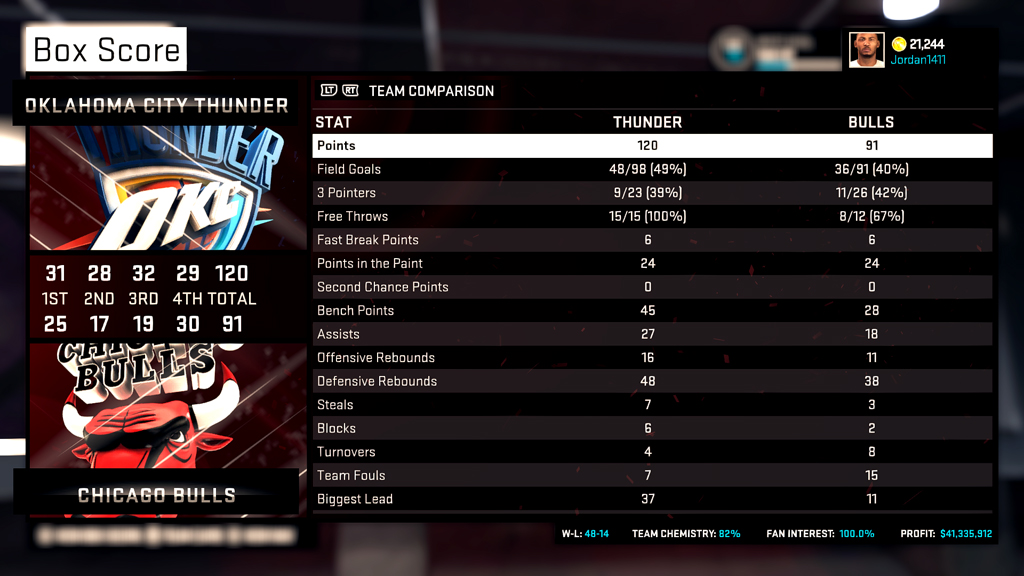Select the Team Fouls row
This screenshot has height=576, width=1024.
652,475
